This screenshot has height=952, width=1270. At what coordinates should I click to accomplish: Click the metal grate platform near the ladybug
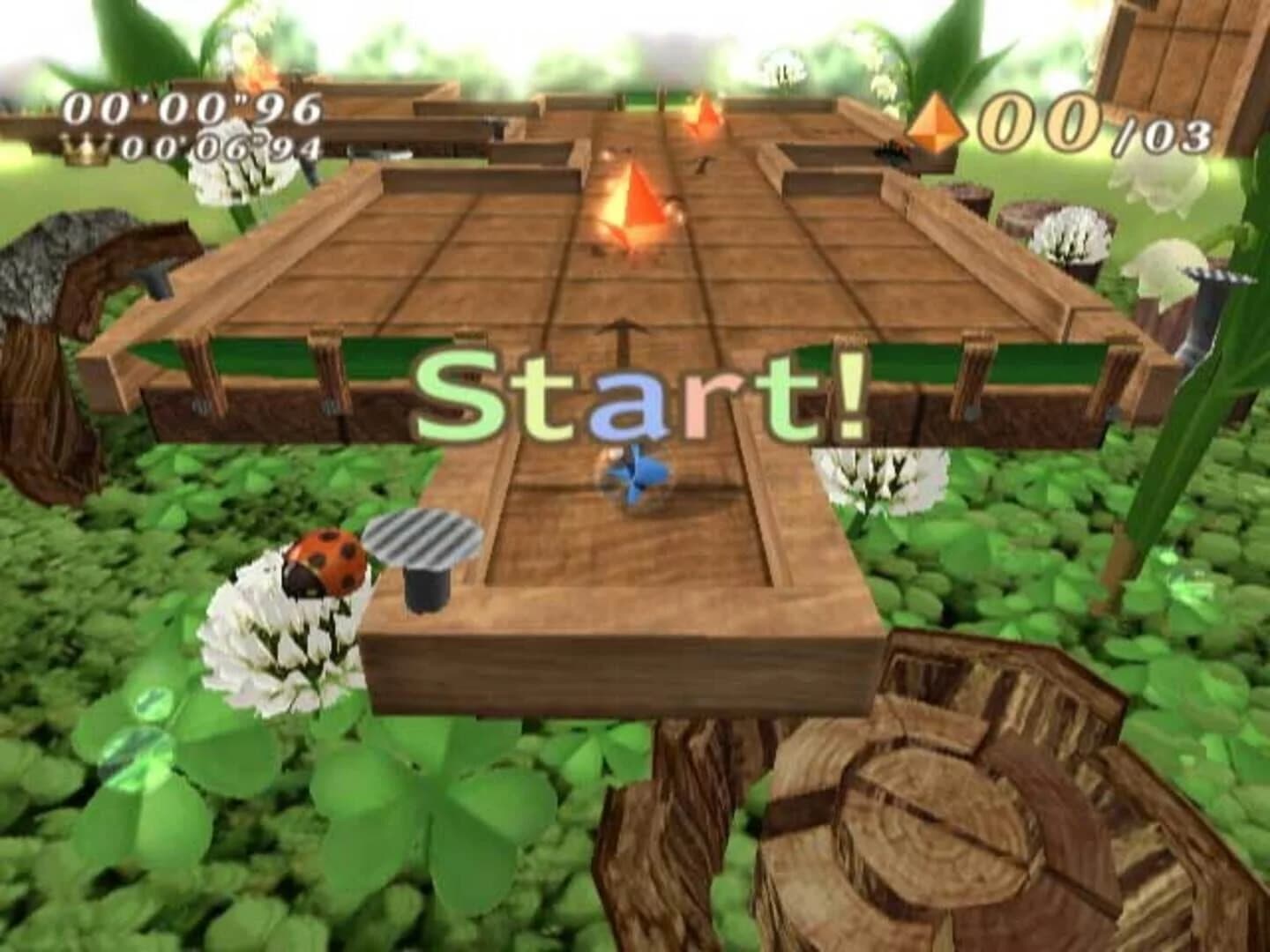point(423,539)
